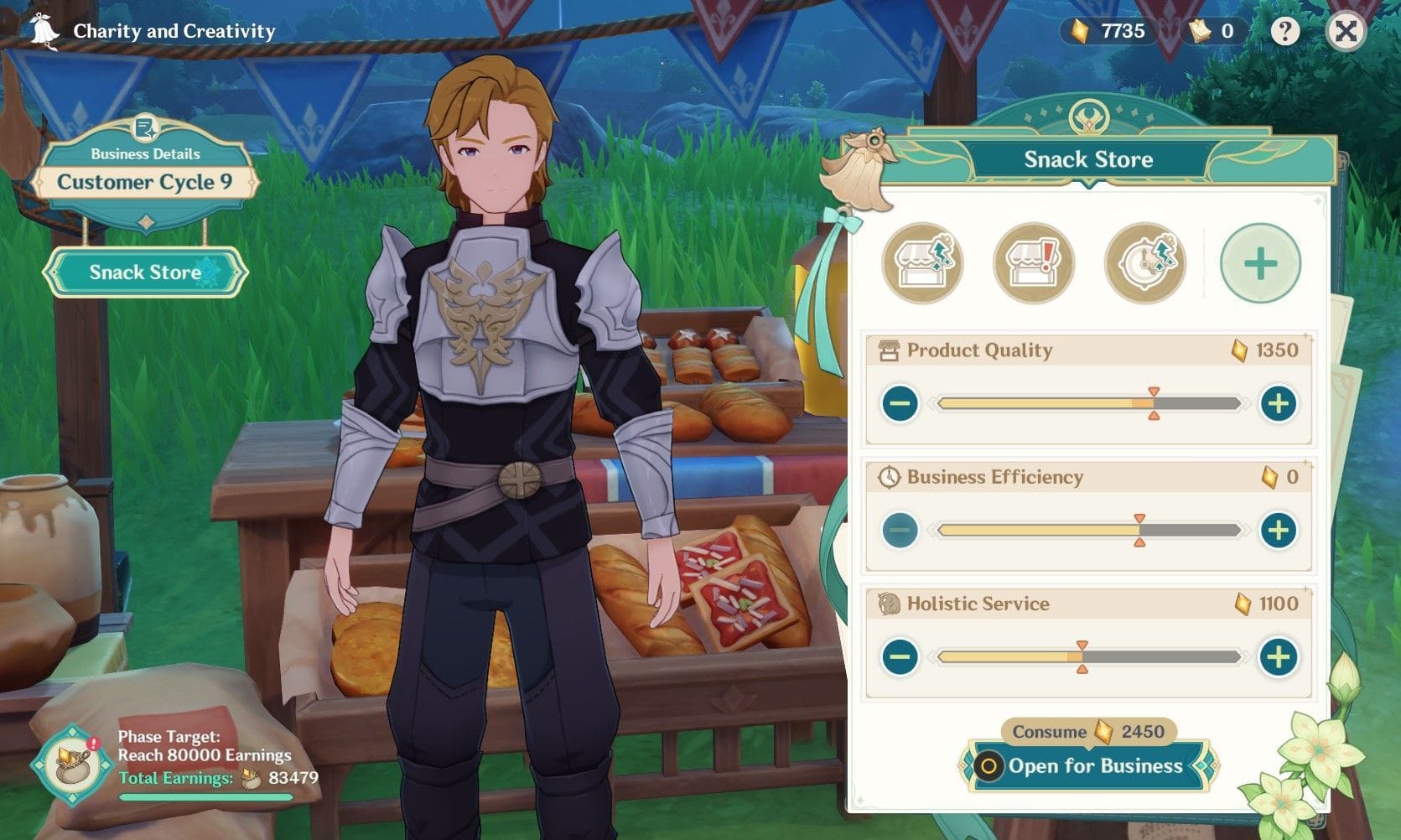Click the Holistic Service slider bar
Screen dimensions: 1401x840
1088,657
